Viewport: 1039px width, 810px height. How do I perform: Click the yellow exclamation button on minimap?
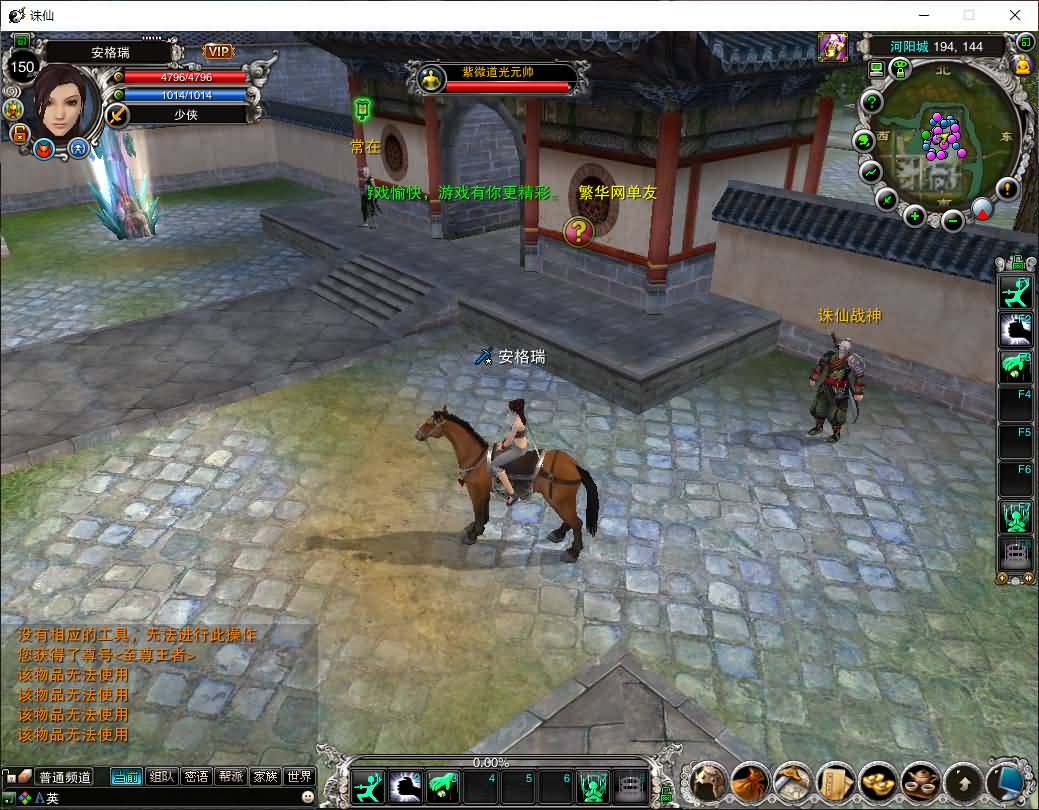pyautogui.click(x=1007, y=188)
